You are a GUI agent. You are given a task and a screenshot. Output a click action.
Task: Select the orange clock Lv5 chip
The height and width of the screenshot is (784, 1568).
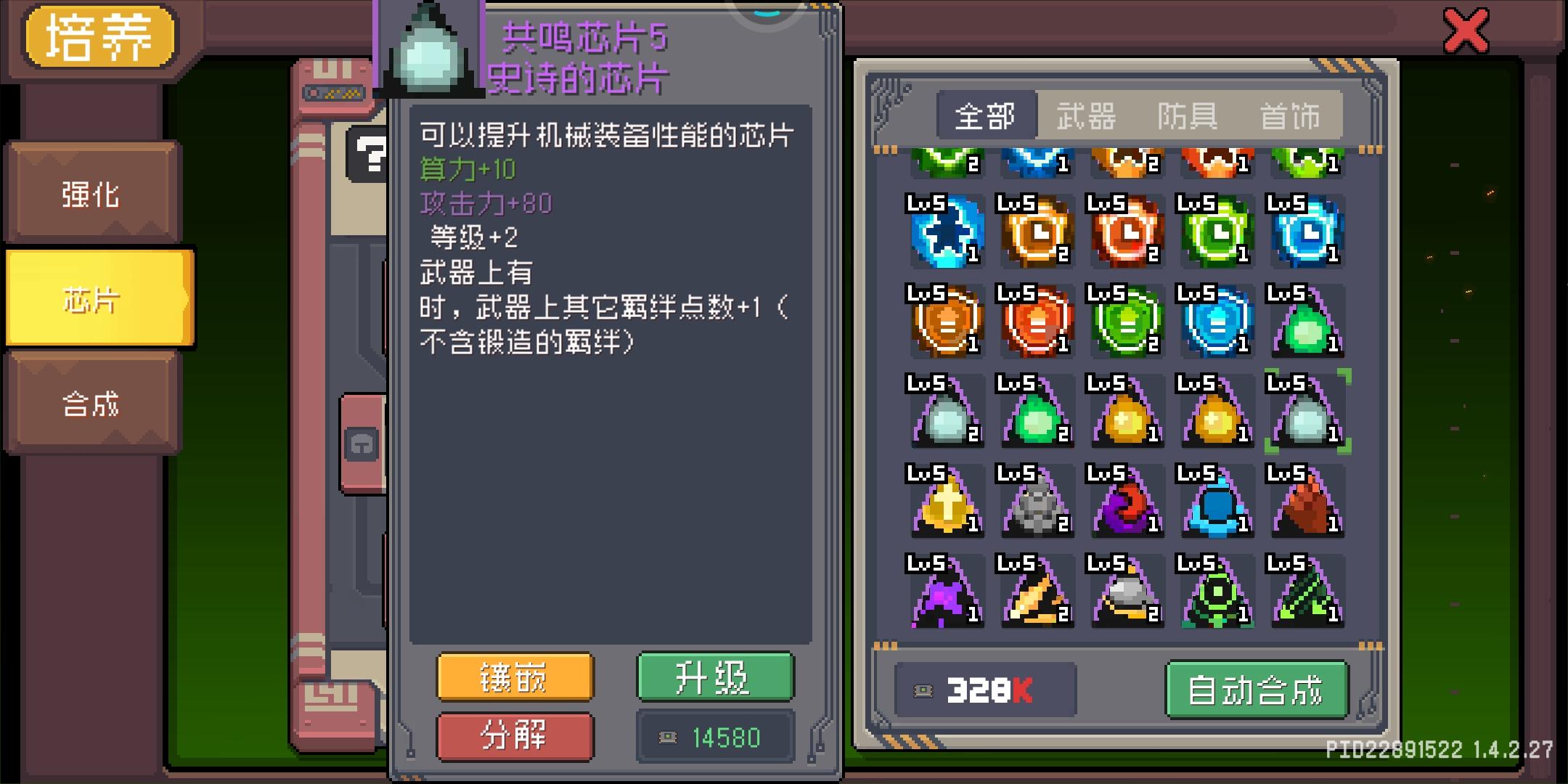(x=1037, y=232)
